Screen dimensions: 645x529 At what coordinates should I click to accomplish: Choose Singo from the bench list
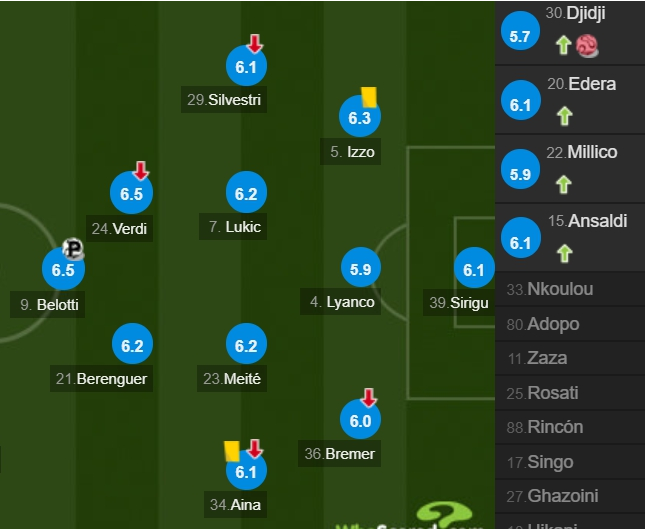click(x=551, y=461)
